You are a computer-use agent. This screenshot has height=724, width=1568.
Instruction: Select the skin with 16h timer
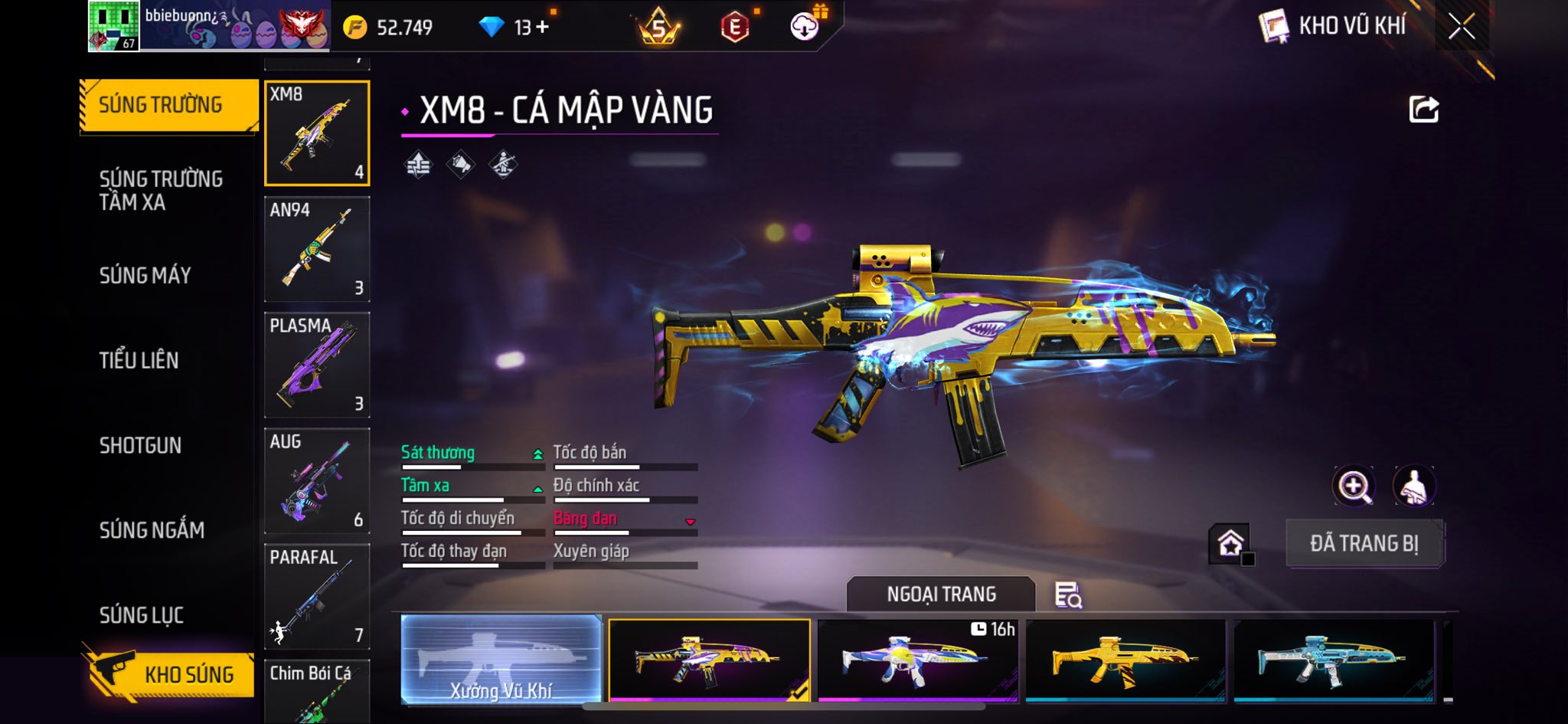pyautogui.click(x=917, y=659)
